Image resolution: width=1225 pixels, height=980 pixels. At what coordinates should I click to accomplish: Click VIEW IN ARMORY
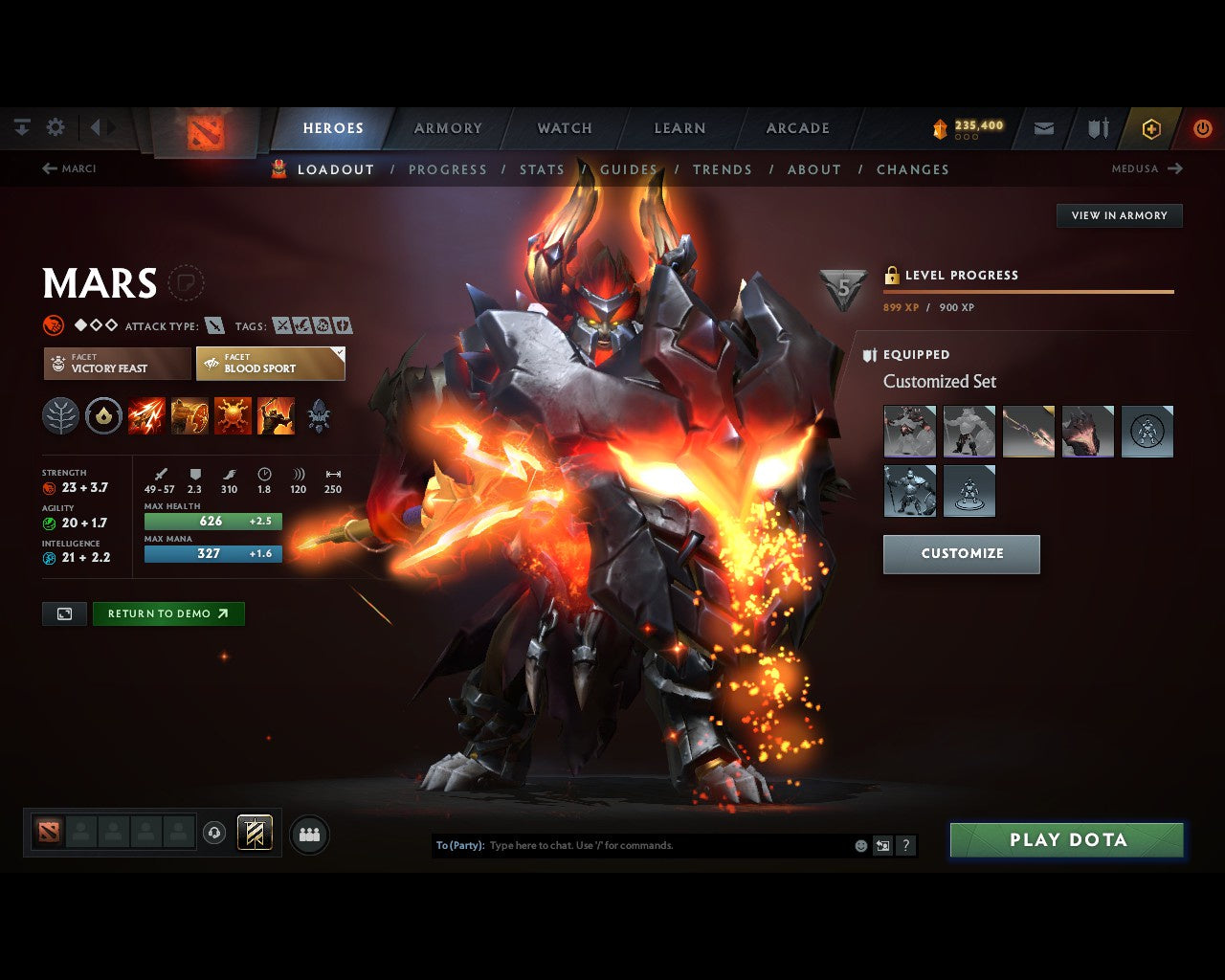tap(1119, 215)
